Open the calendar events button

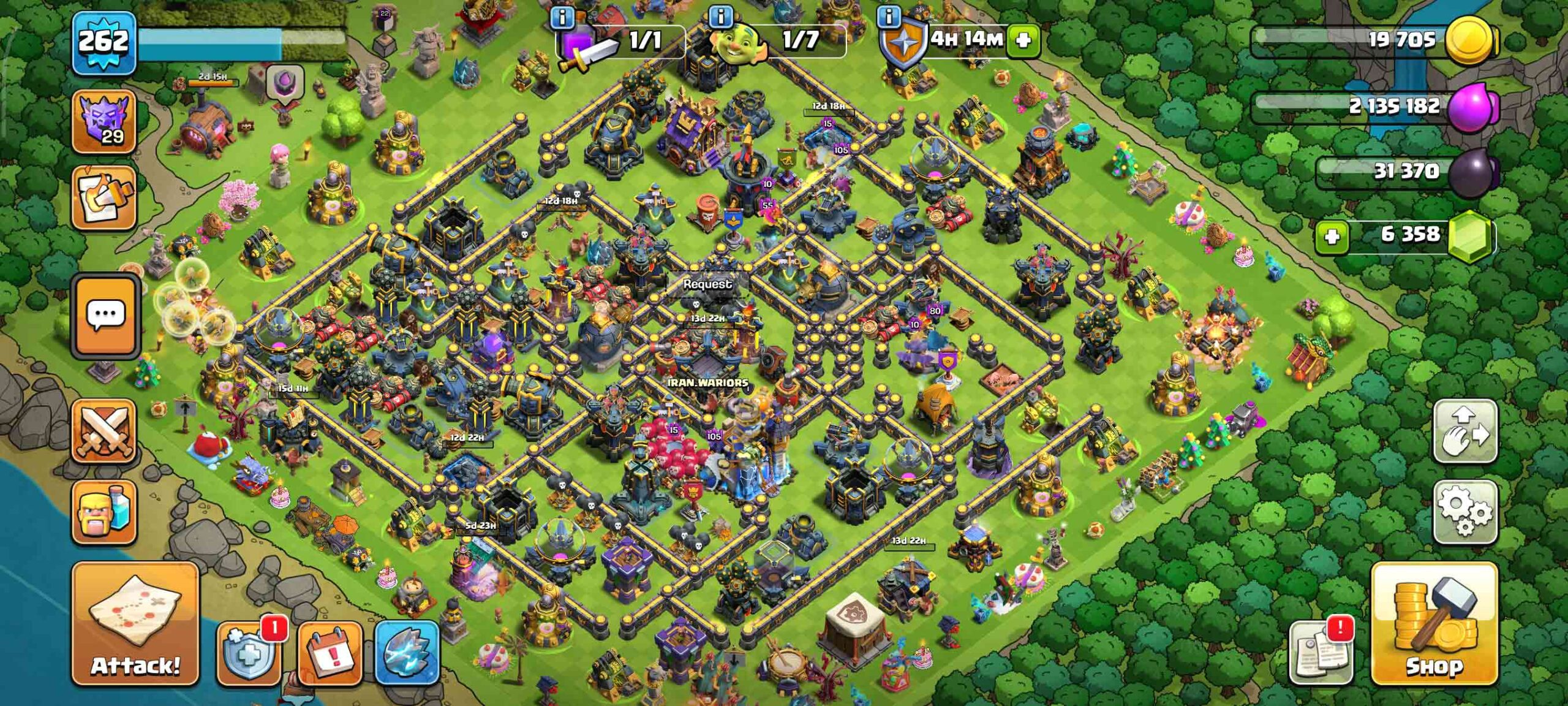pyautogui.click(x=331, y=653)
